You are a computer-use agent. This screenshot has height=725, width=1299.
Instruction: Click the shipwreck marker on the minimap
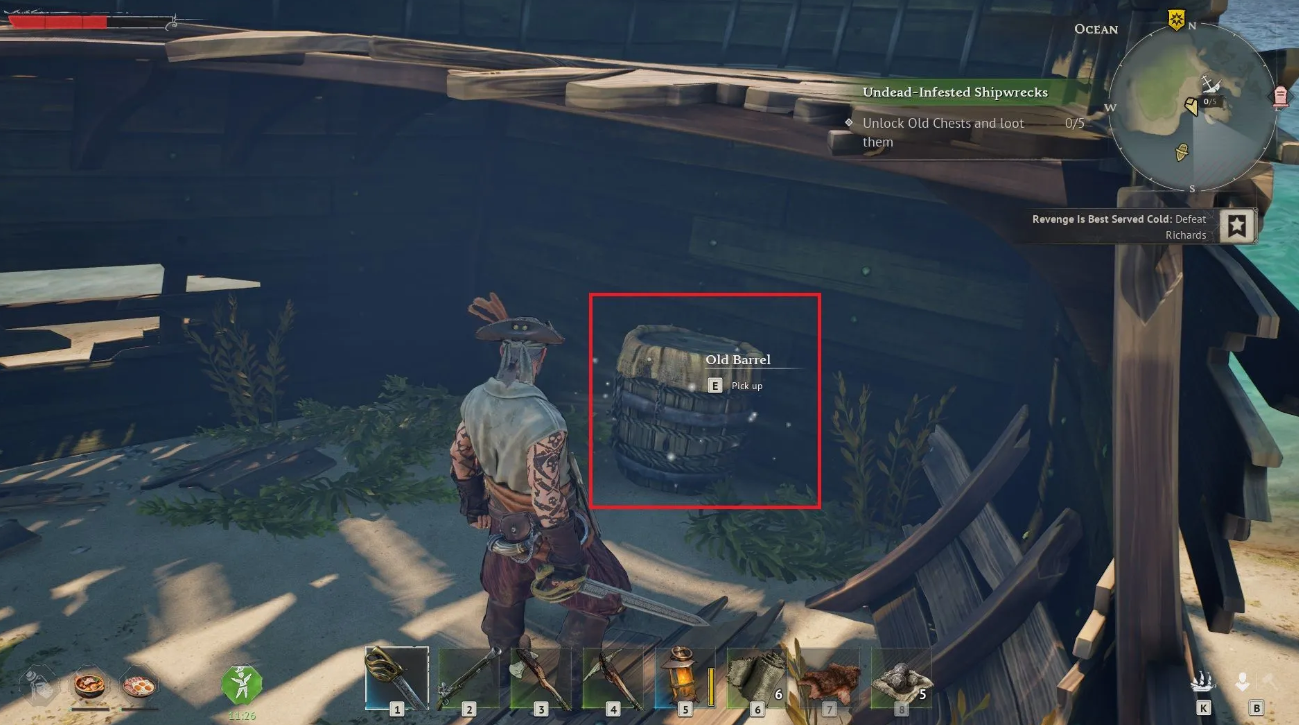point(1210,86)
